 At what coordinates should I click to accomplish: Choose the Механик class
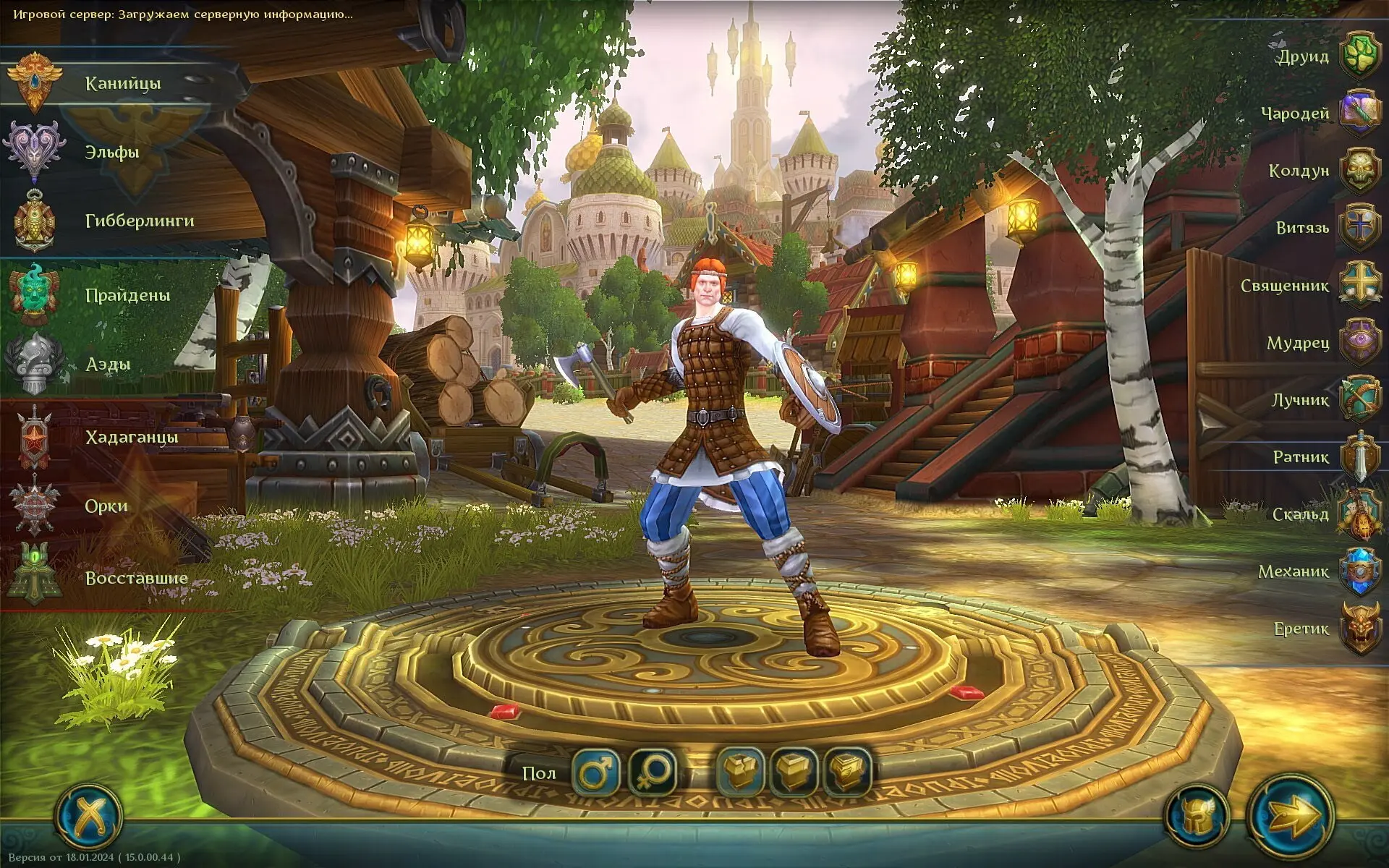click(x=1359, y=571)
